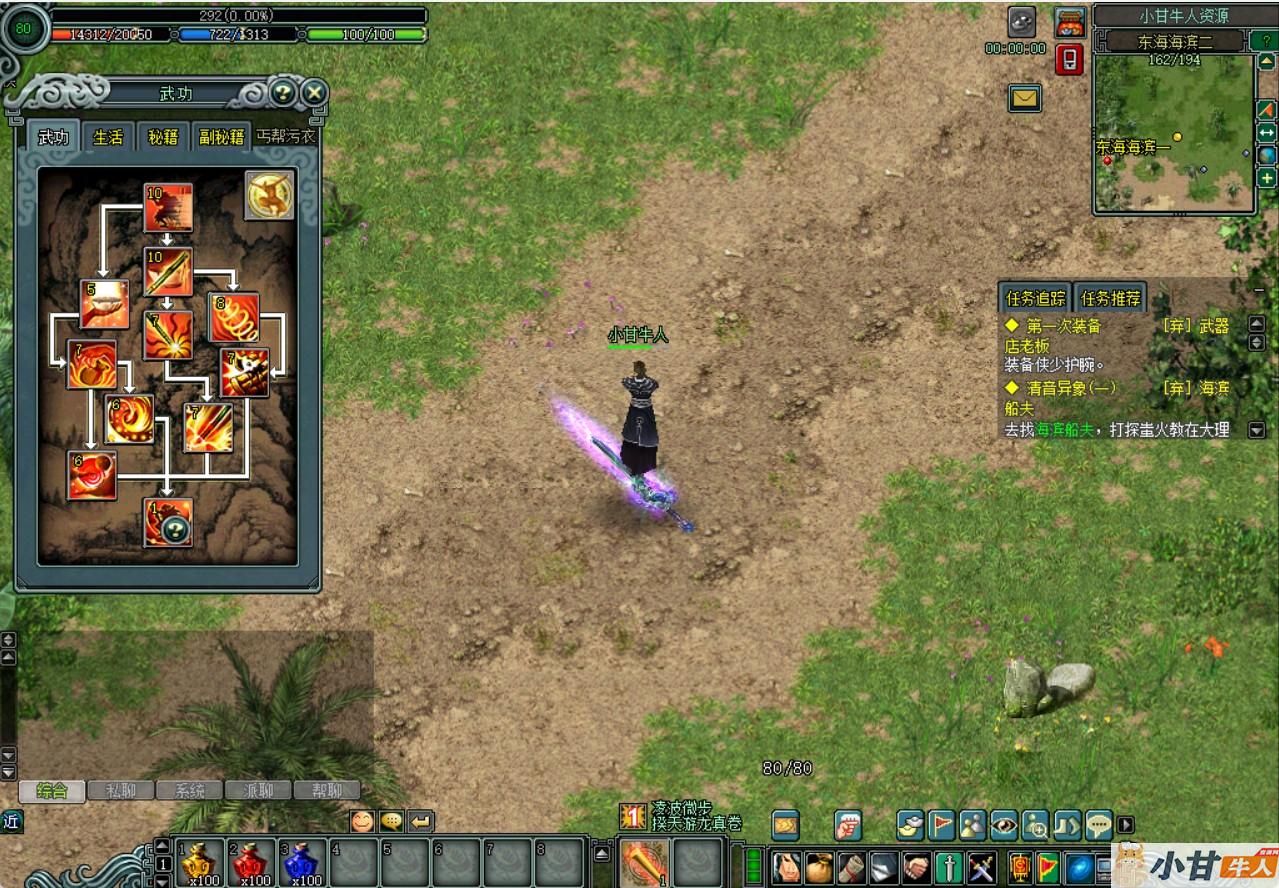Switch chat to the 帮聊 channel

click(326, 790)
